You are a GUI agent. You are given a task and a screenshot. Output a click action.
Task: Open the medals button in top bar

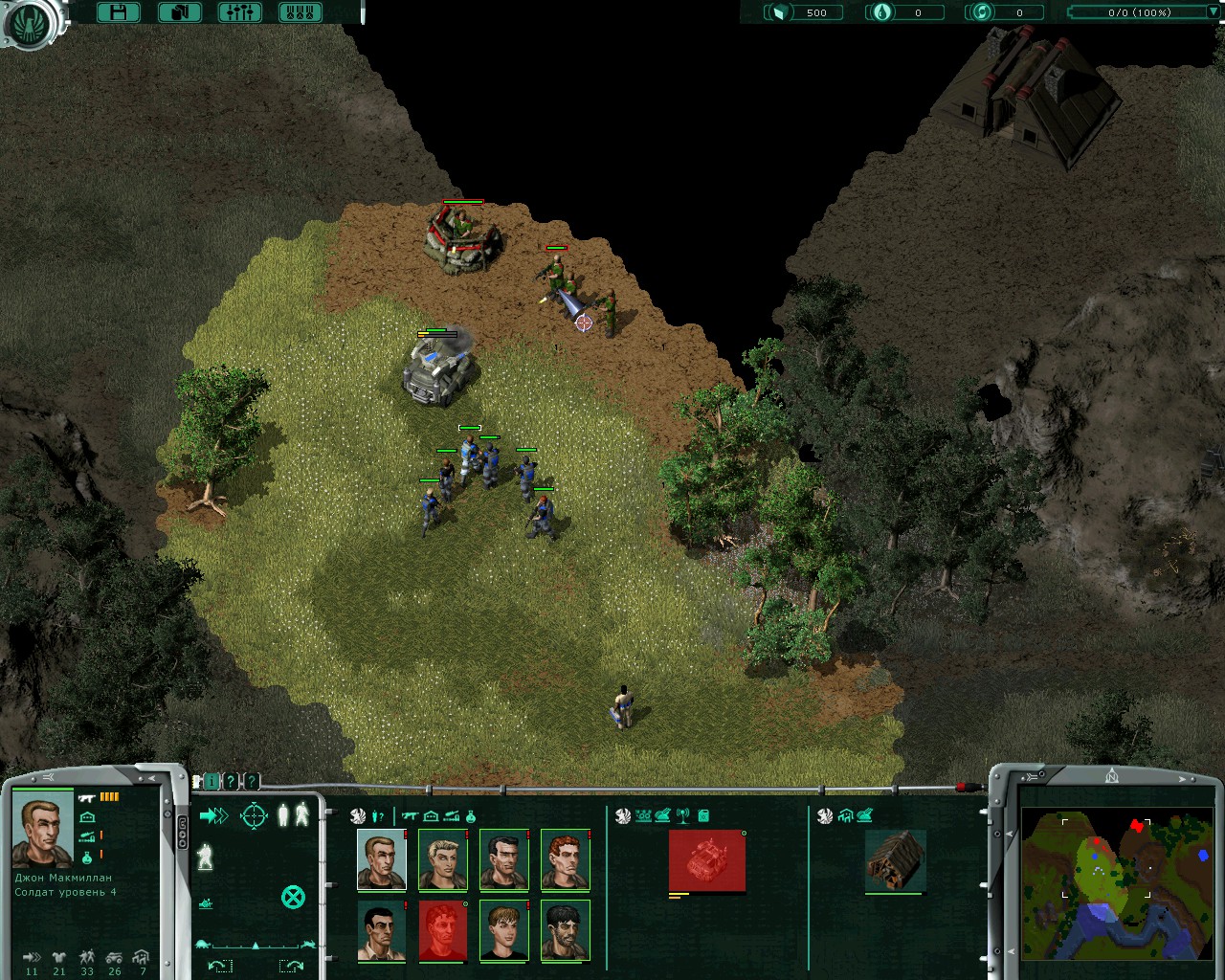[300, 12]
